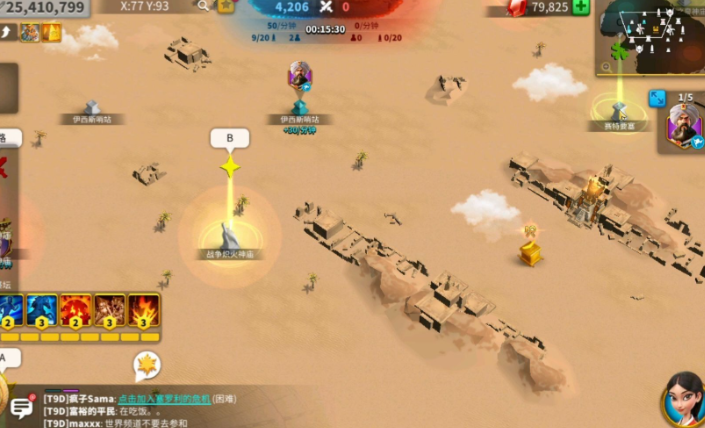Select the turbaned commander portrait
This screenshot has height=428, width=705.
point(685,127)
